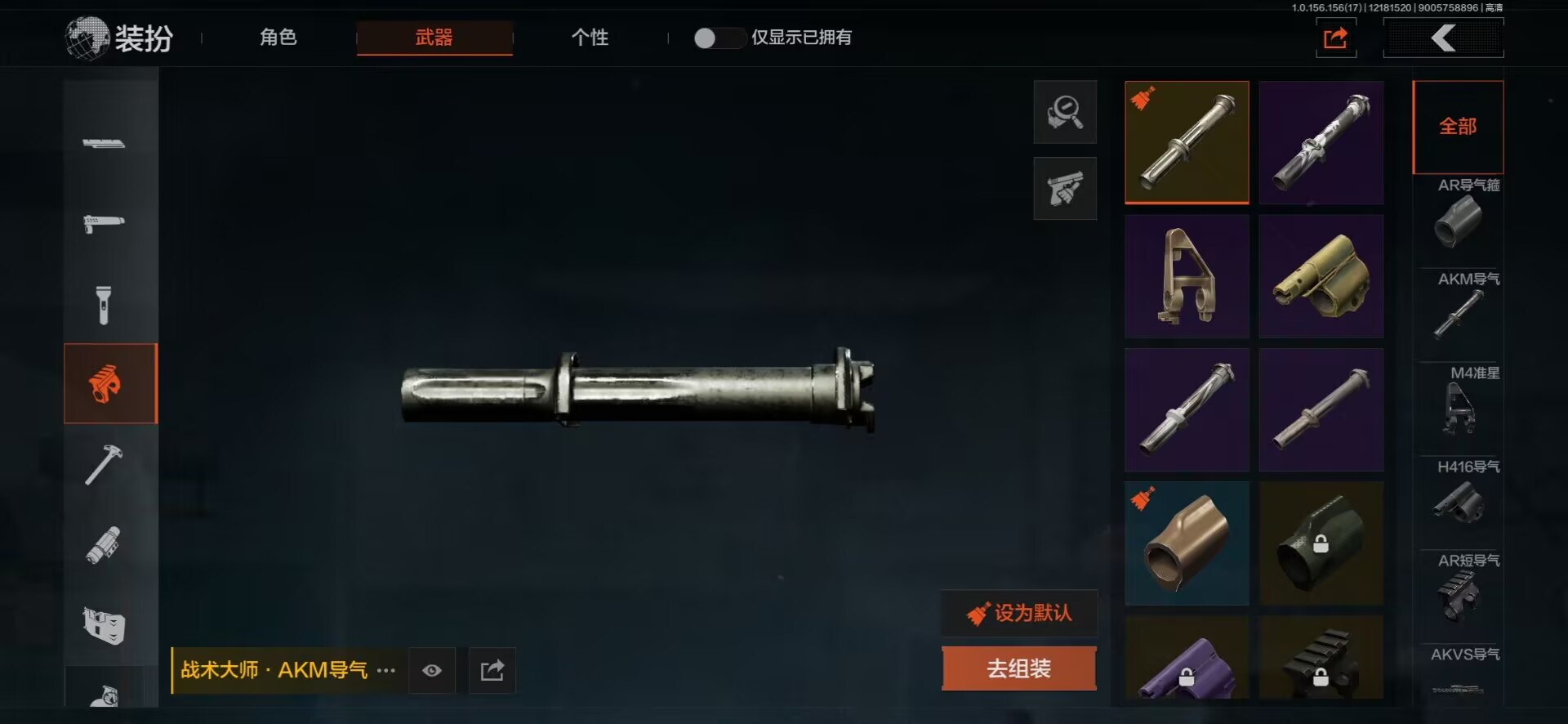Choose the 全部 filter
1568x724 pixels.
coord(1458,127)
